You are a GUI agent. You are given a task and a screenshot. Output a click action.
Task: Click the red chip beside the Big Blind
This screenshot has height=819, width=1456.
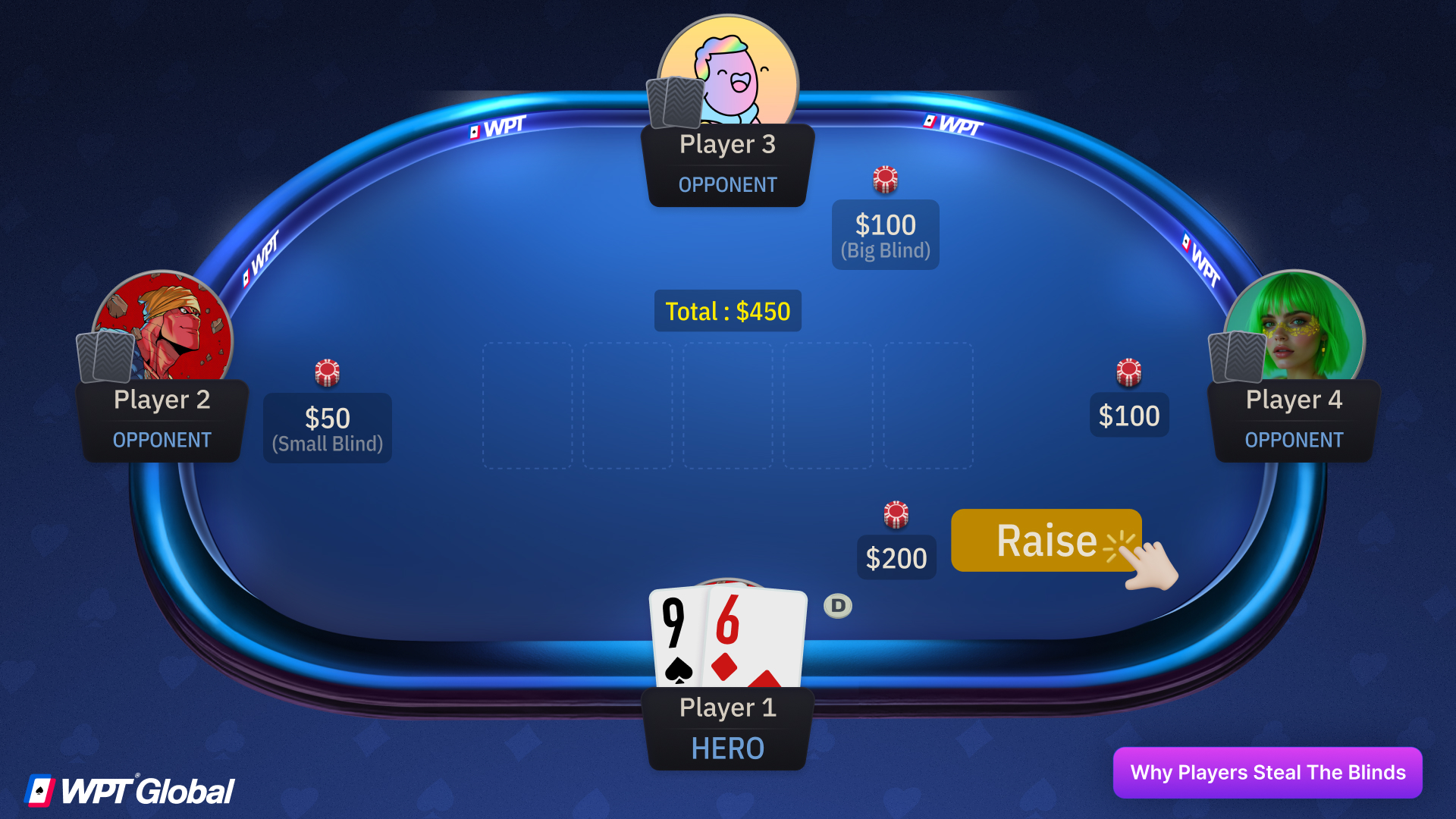[x=885, y=179]
